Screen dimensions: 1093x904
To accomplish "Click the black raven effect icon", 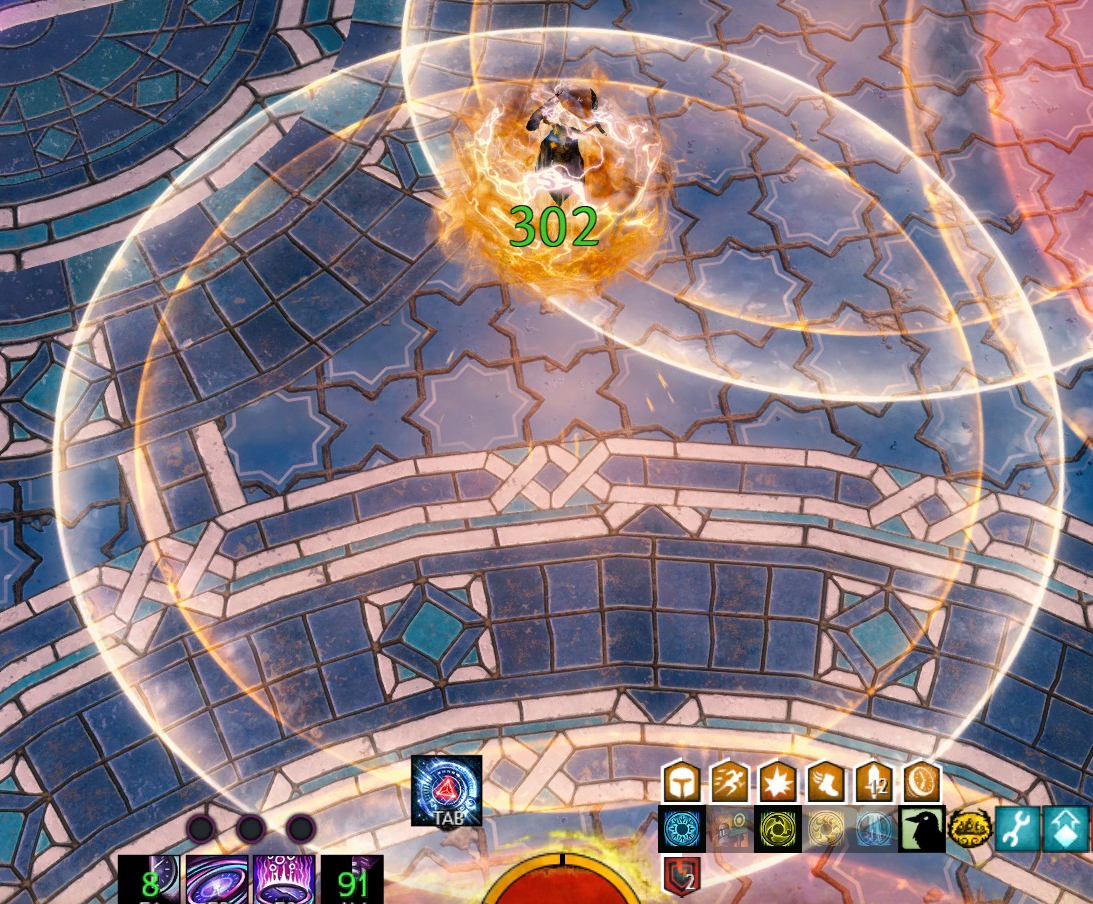I will tap(921, 830).
